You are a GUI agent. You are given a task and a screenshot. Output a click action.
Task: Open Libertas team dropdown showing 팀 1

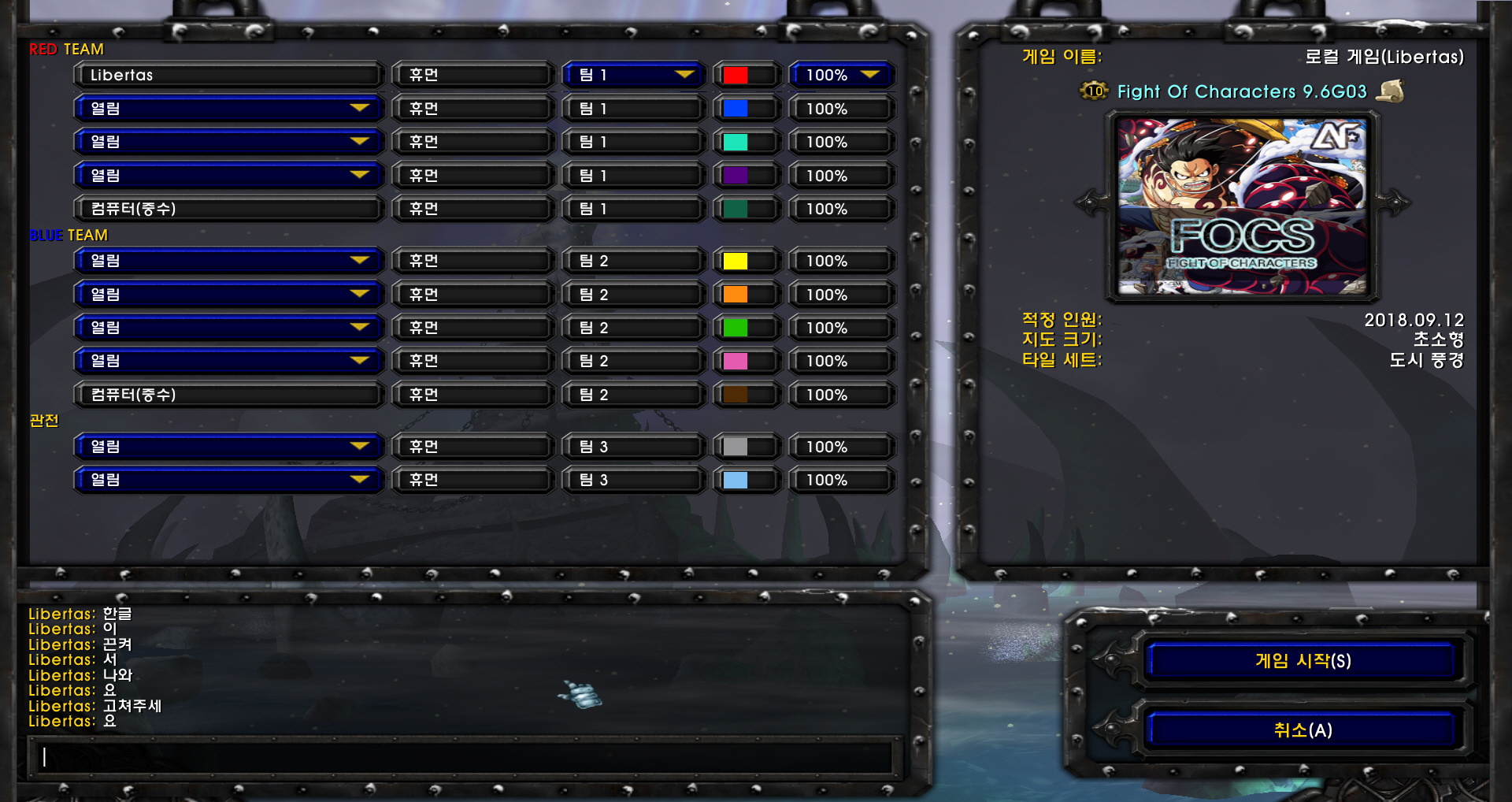pos(633,75)
